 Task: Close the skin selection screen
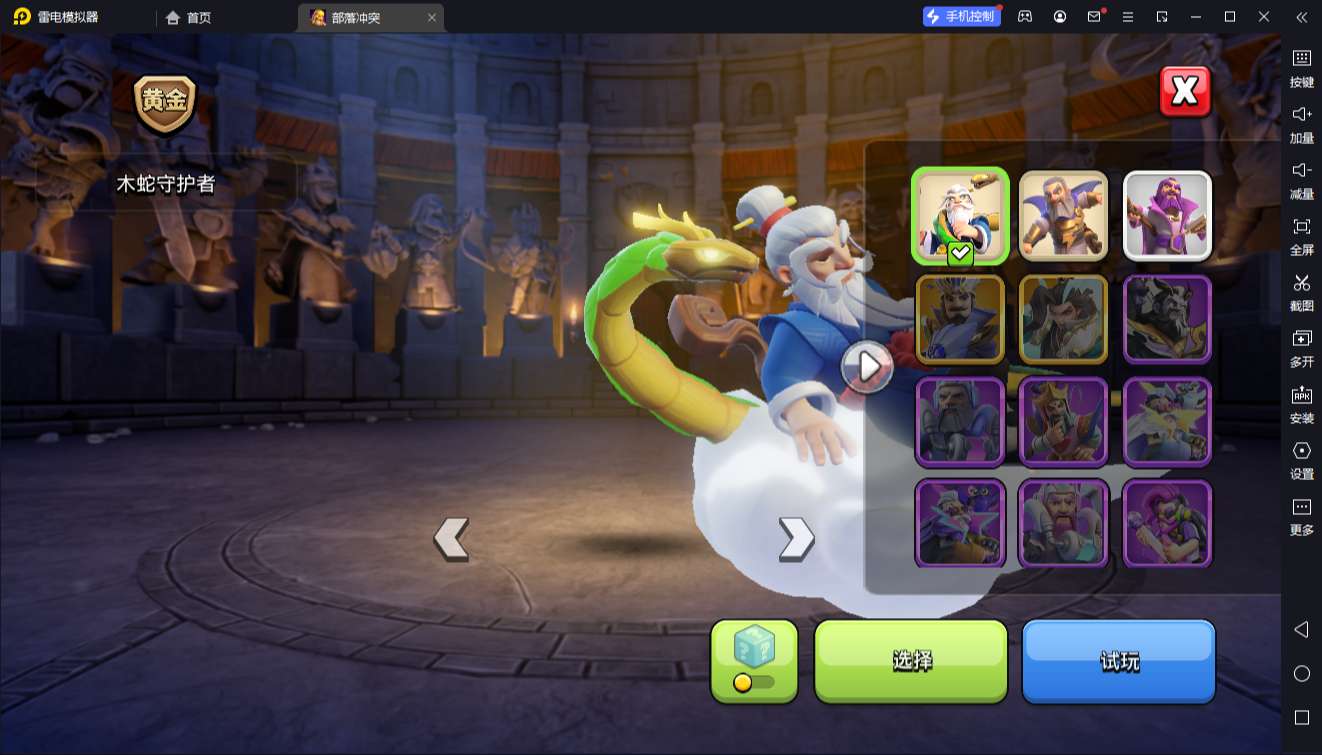pos(1185,92)
